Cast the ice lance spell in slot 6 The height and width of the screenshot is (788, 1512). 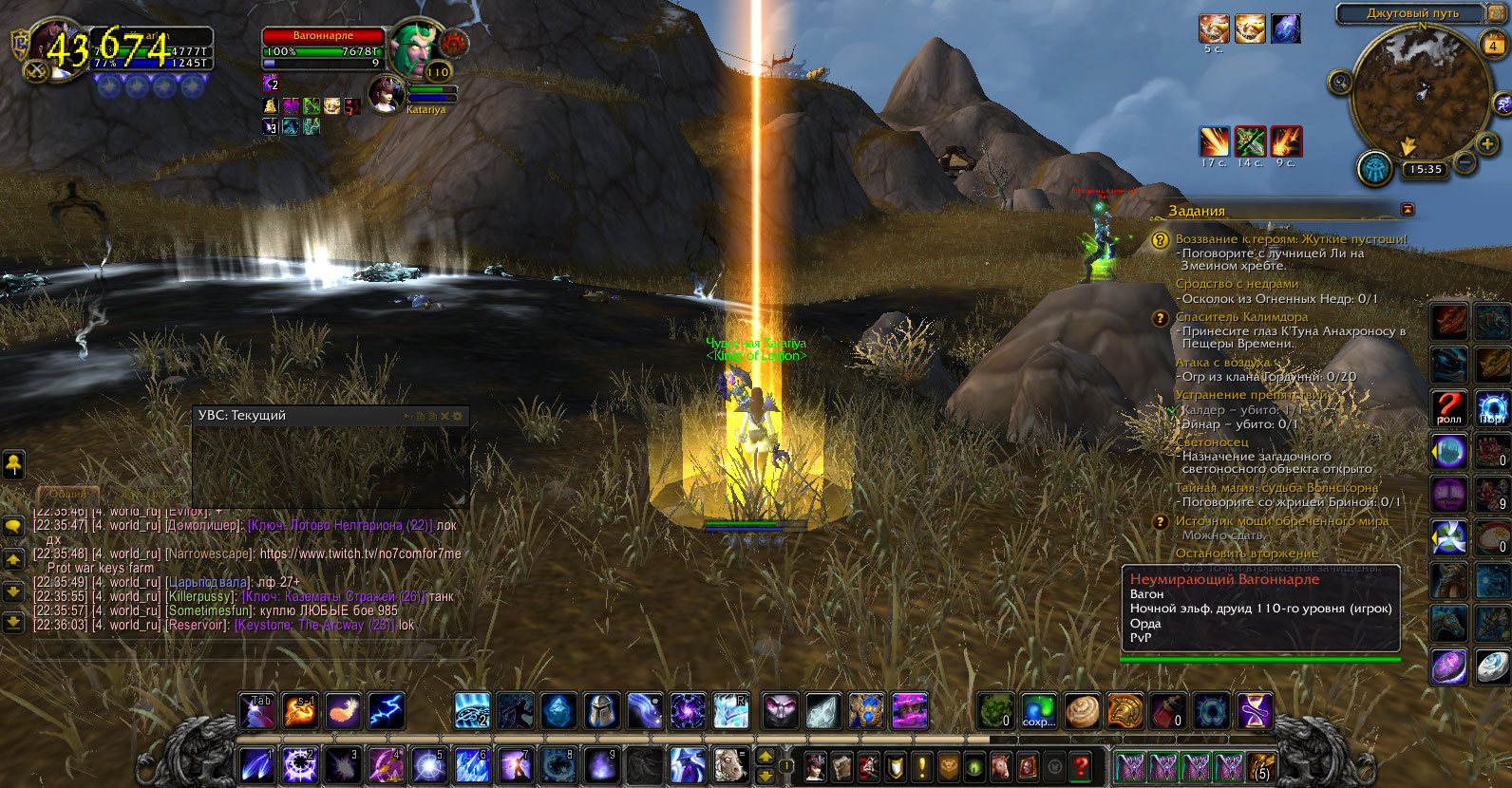pos(472,764)
